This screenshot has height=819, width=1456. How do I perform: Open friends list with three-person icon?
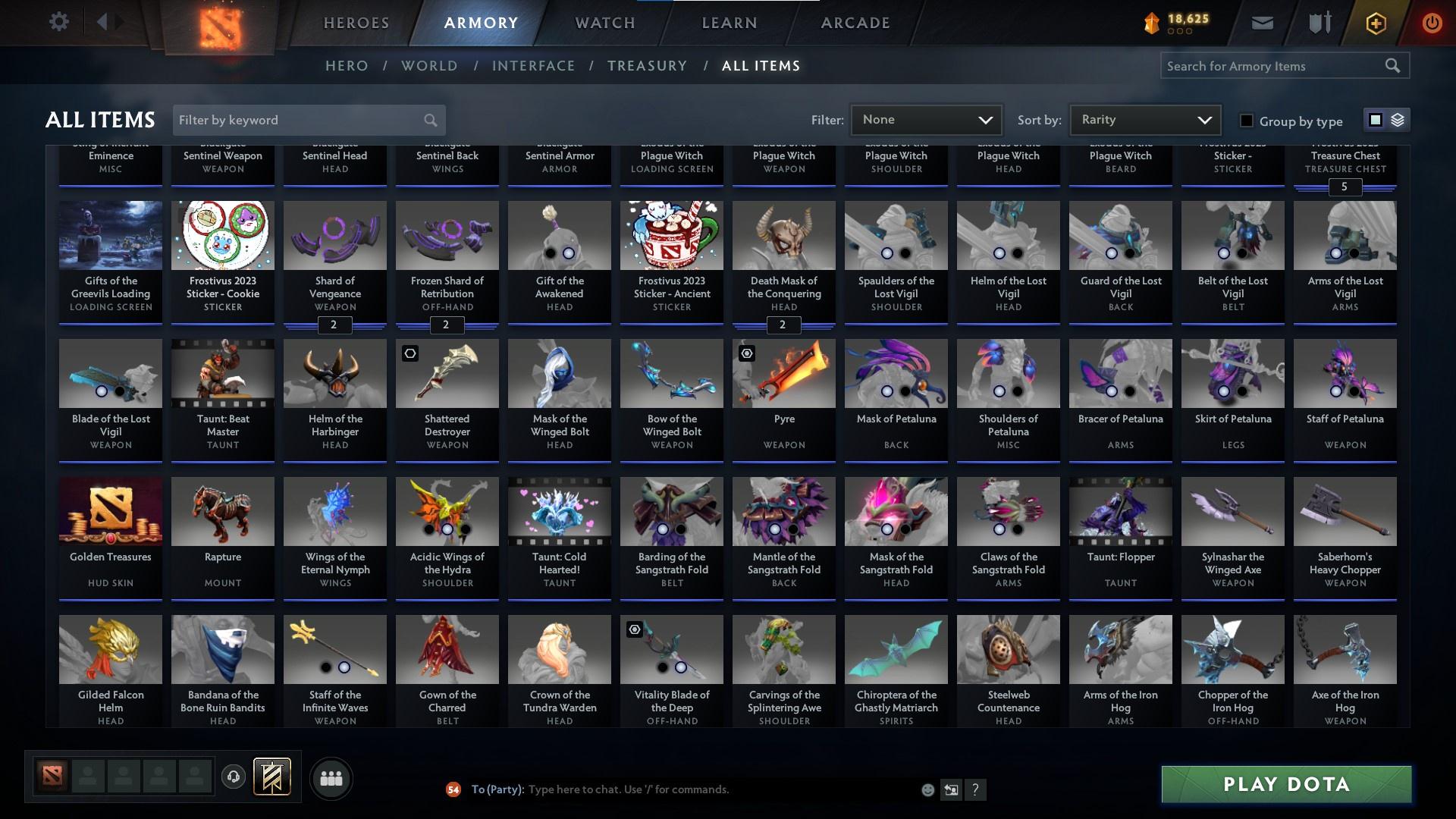pos(331,778)
